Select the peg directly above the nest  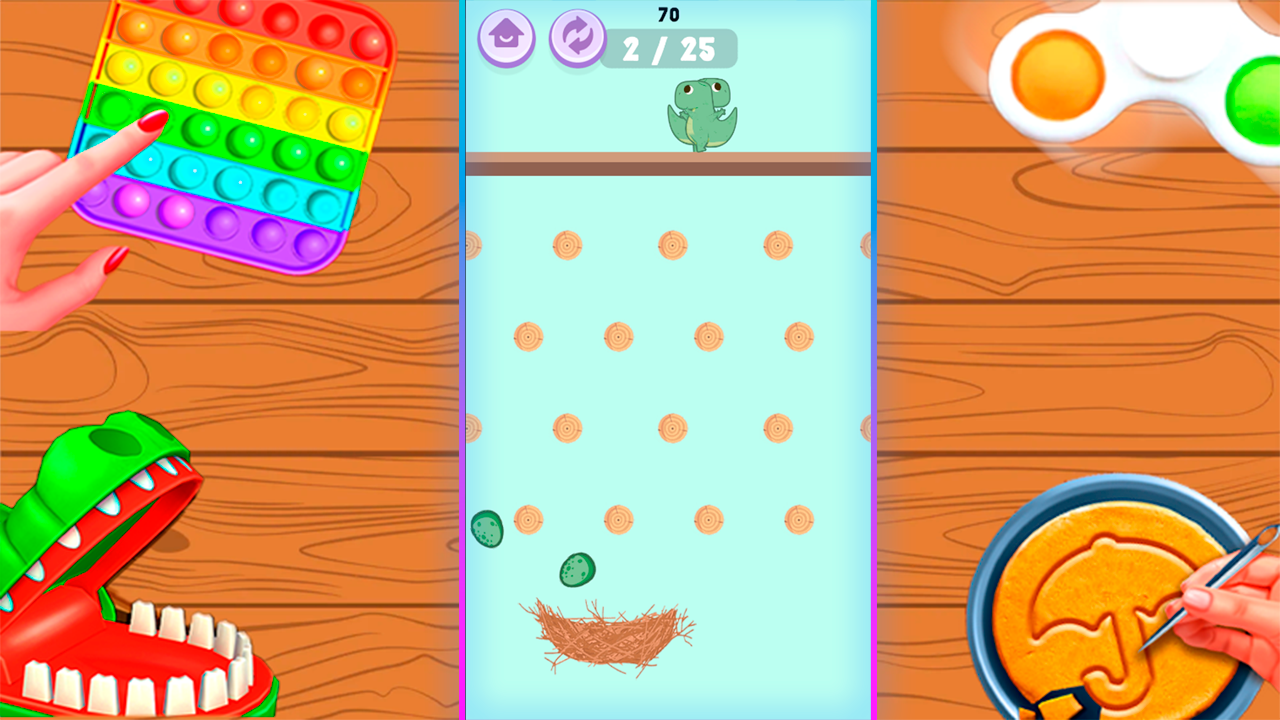(617, 520)
